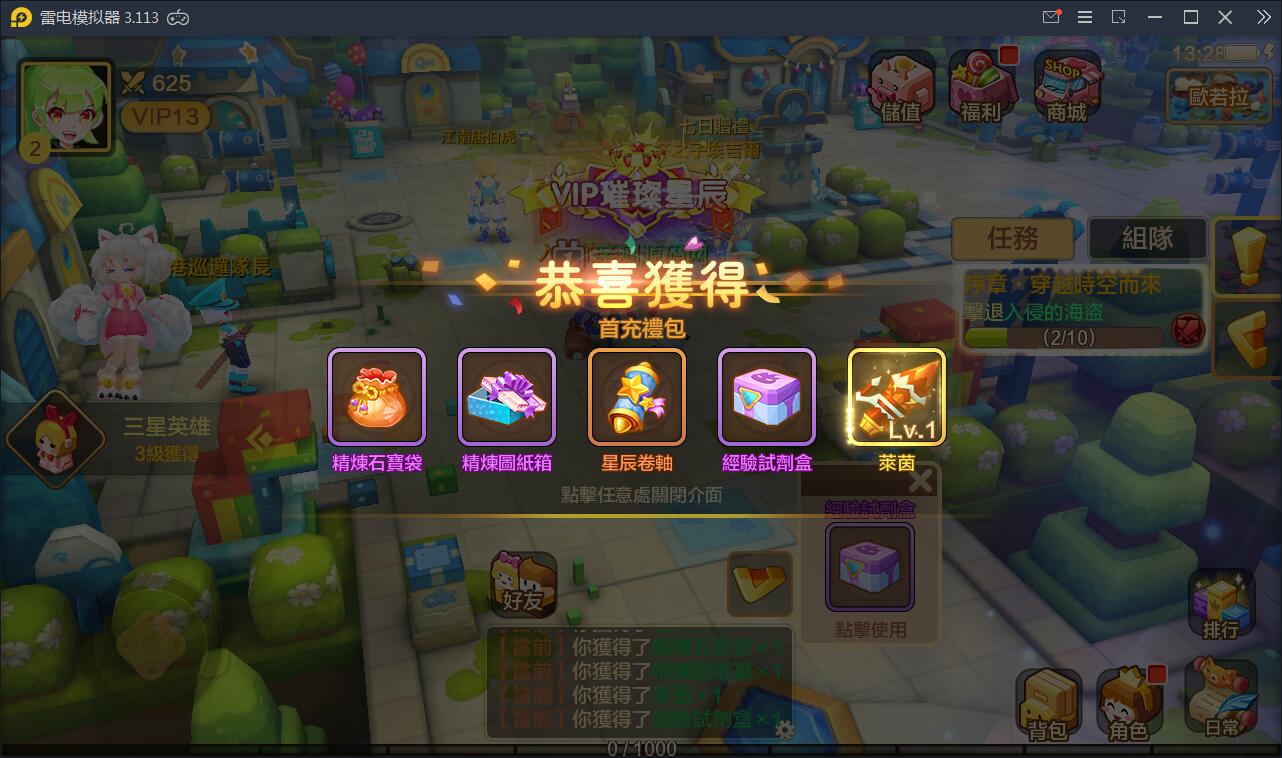Open the 歐若拉 event banner
The height and width of the screenshot is (758, 1282).
click(1218, 96)
